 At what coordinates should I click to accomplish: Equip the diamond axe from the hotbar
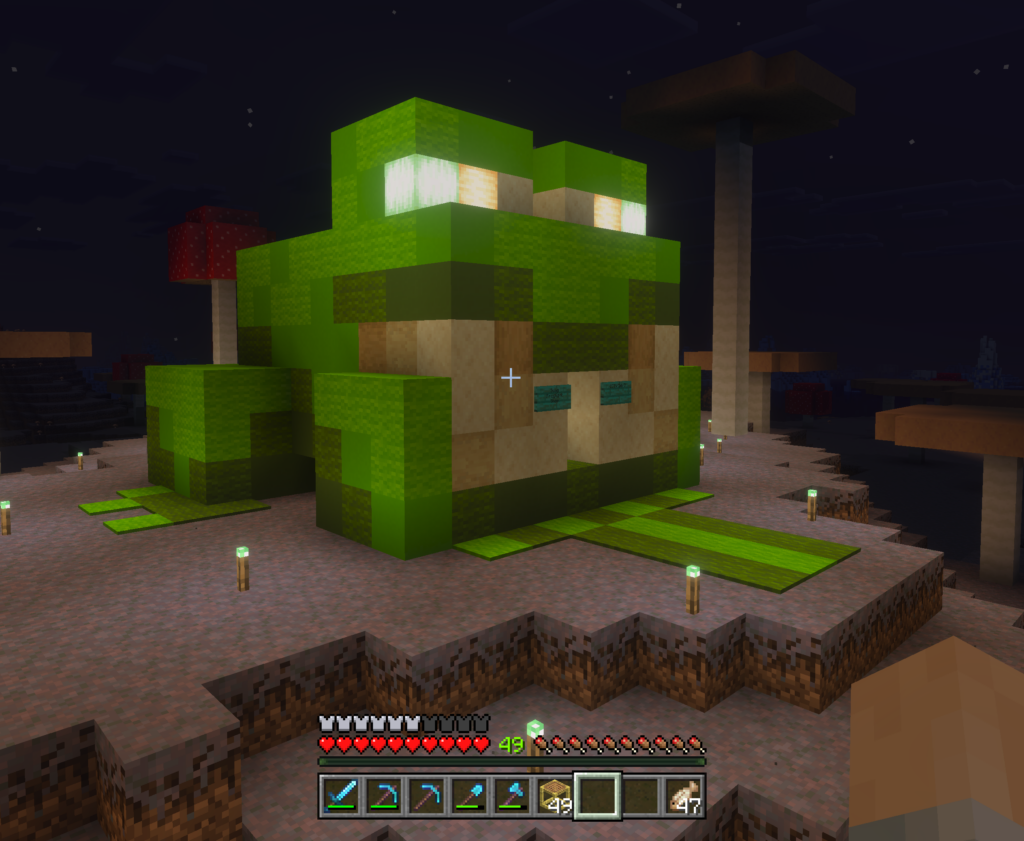coord(511,796)
